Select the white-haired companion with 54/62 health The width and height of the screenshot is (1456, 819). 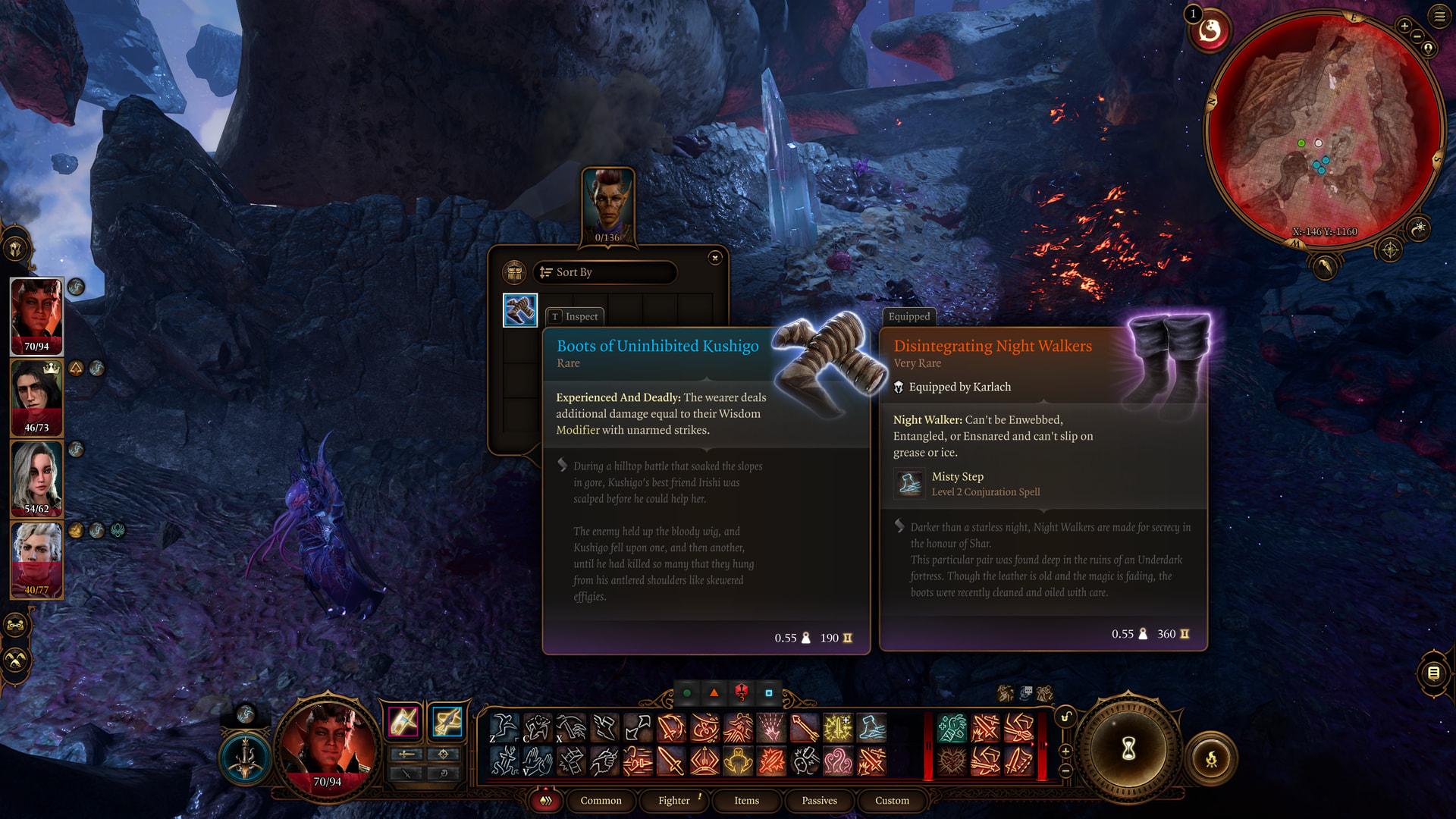[x=36, y=479]
